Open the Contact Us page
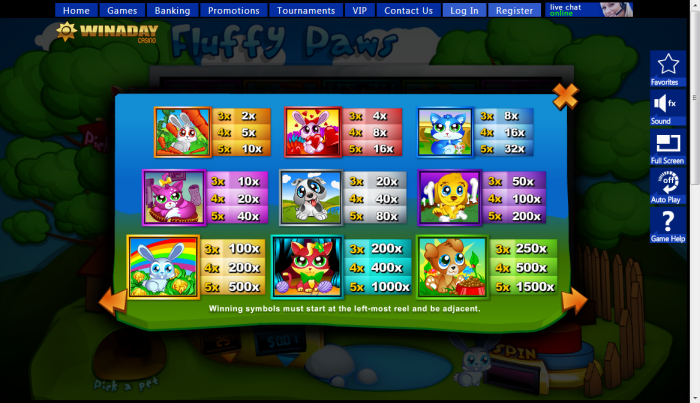This screenshot has width=700, height=403. [x=408, y=11]
